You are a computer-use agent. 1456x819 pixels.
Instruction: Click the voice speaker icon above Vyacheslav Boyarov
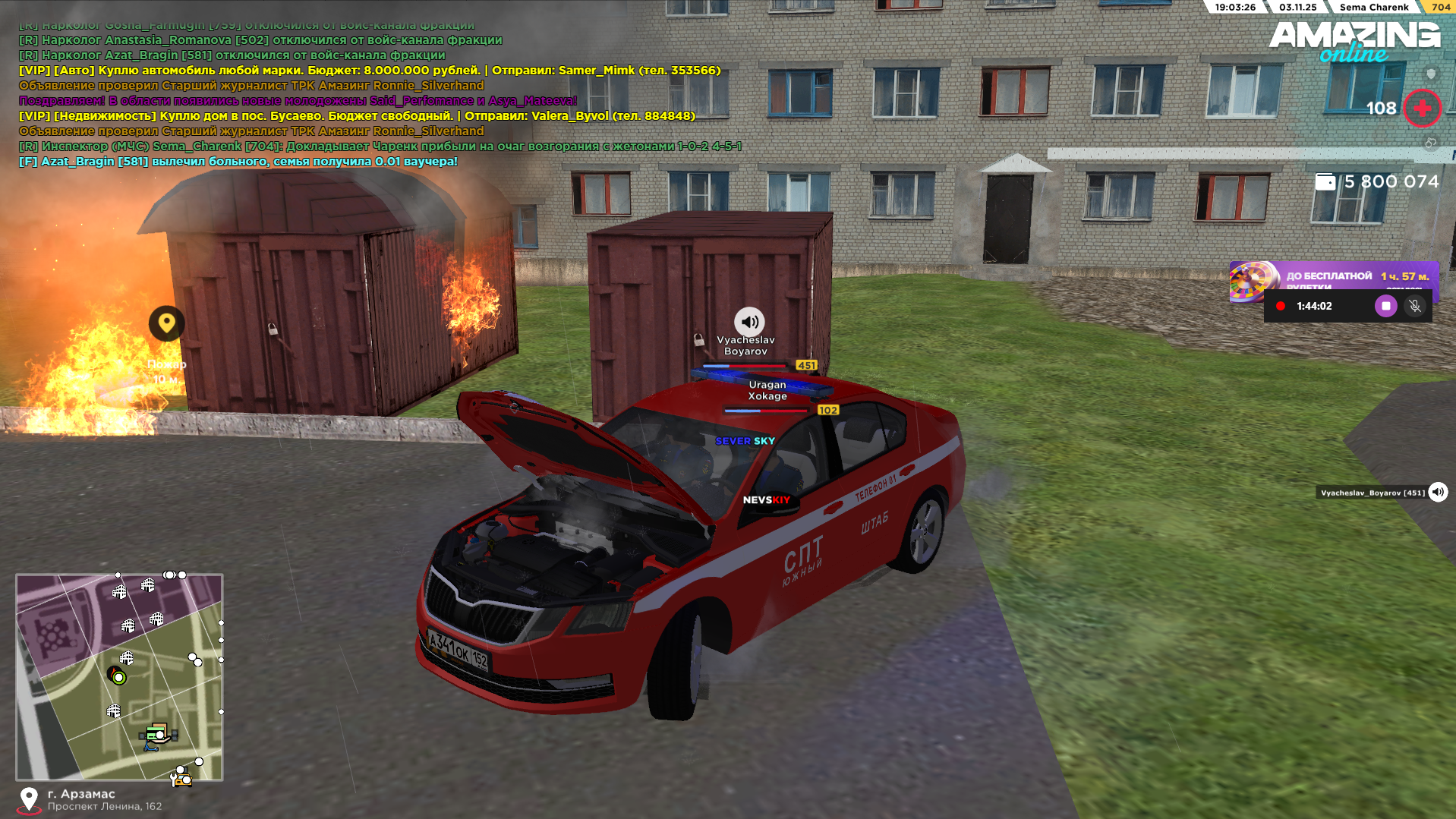748,322
